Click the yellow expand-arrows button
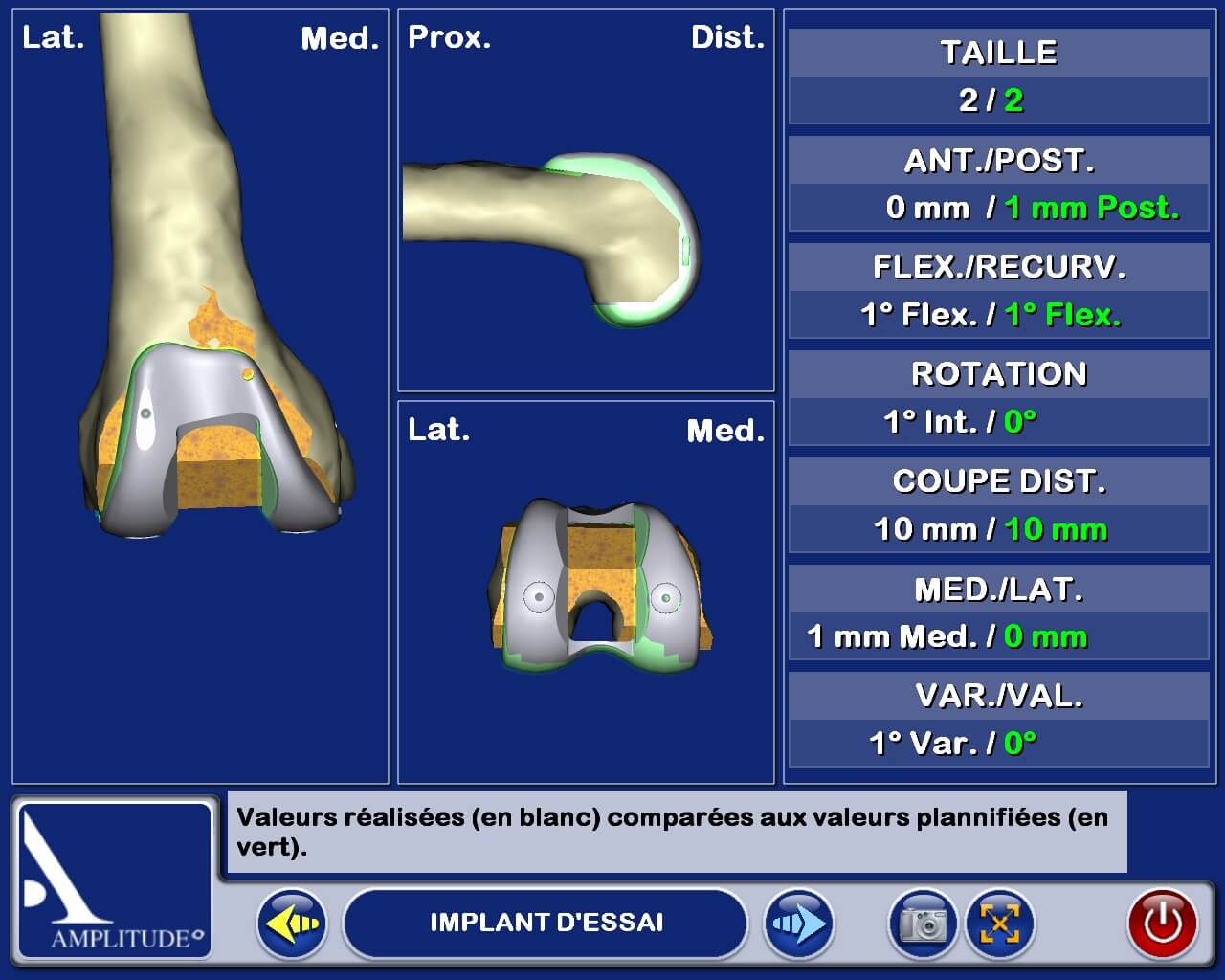1225x980 pixels. (999, 924)
